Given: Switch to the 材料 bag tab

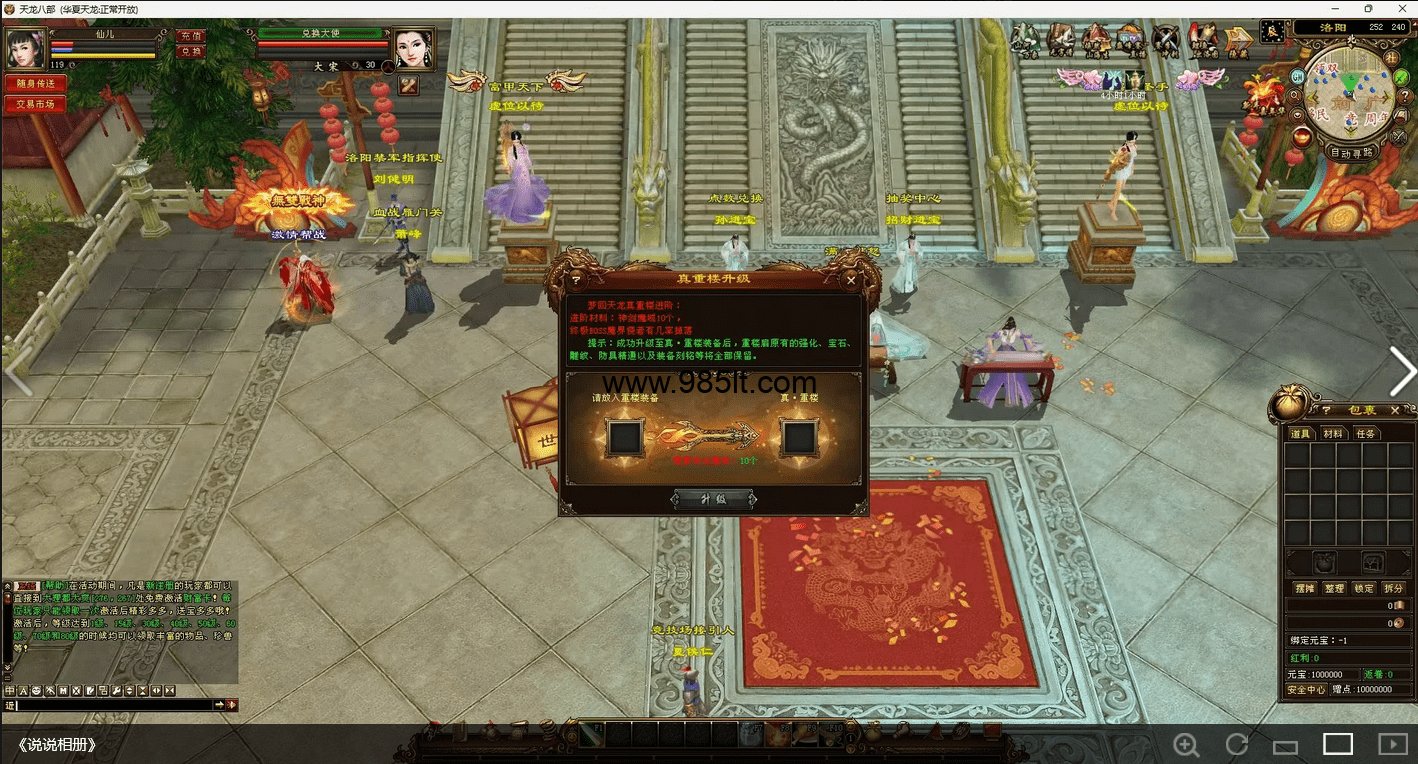Looking at the screenshot, I should [x=1333, y=433].
